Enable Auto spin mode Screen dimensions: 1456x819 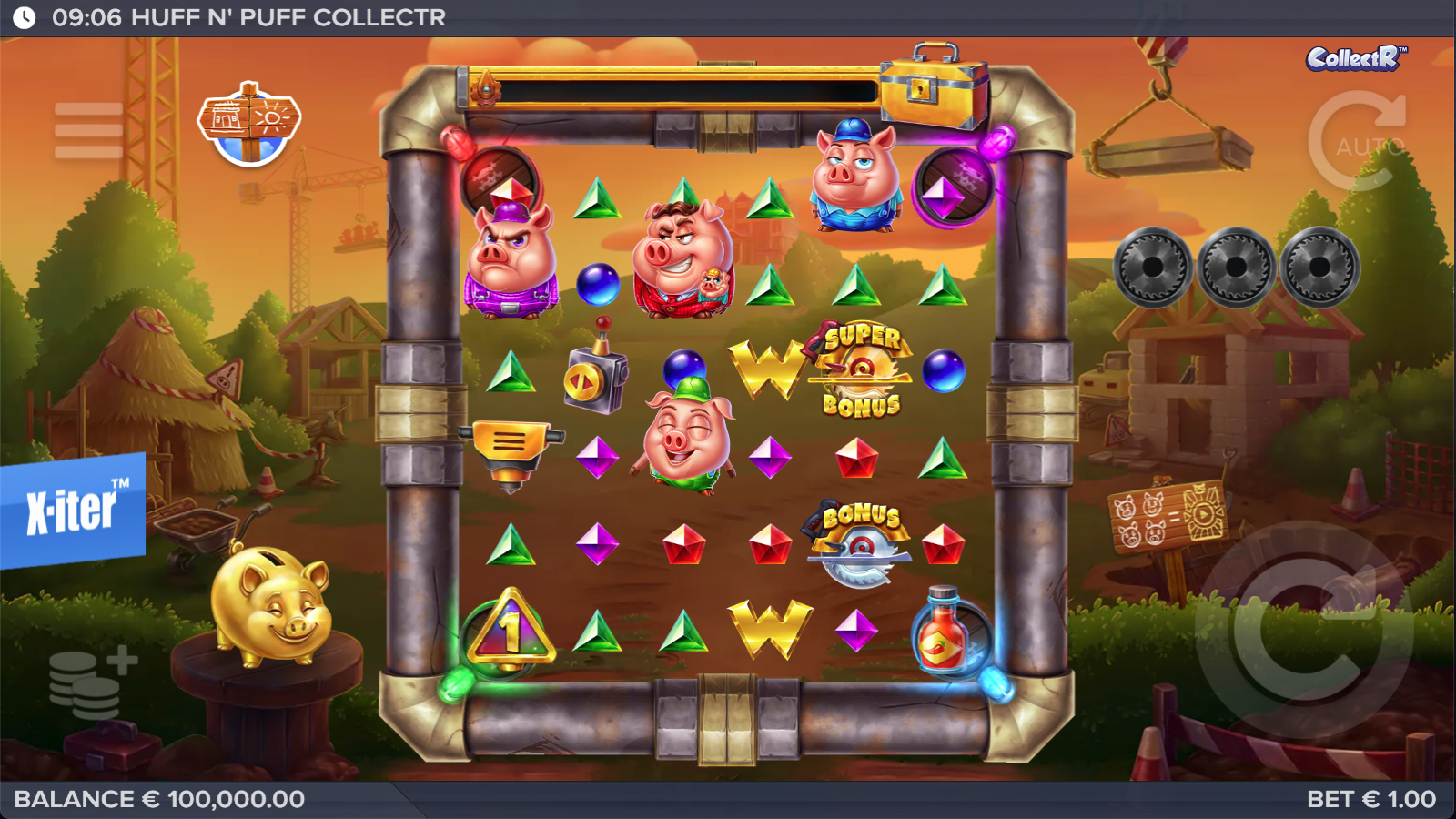[1360, 143]
